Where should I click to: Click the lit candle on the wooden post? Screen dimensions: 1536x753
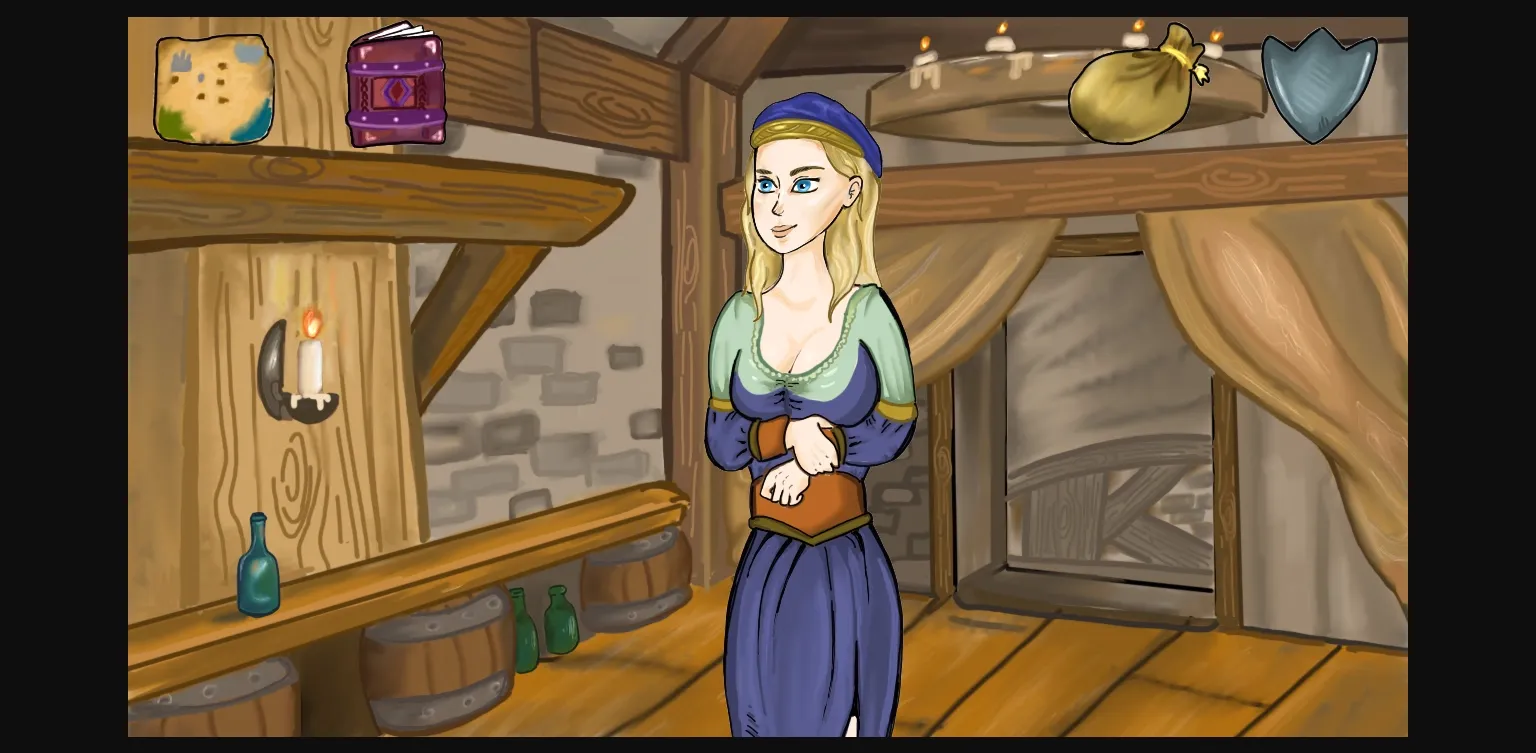[308, 360]
